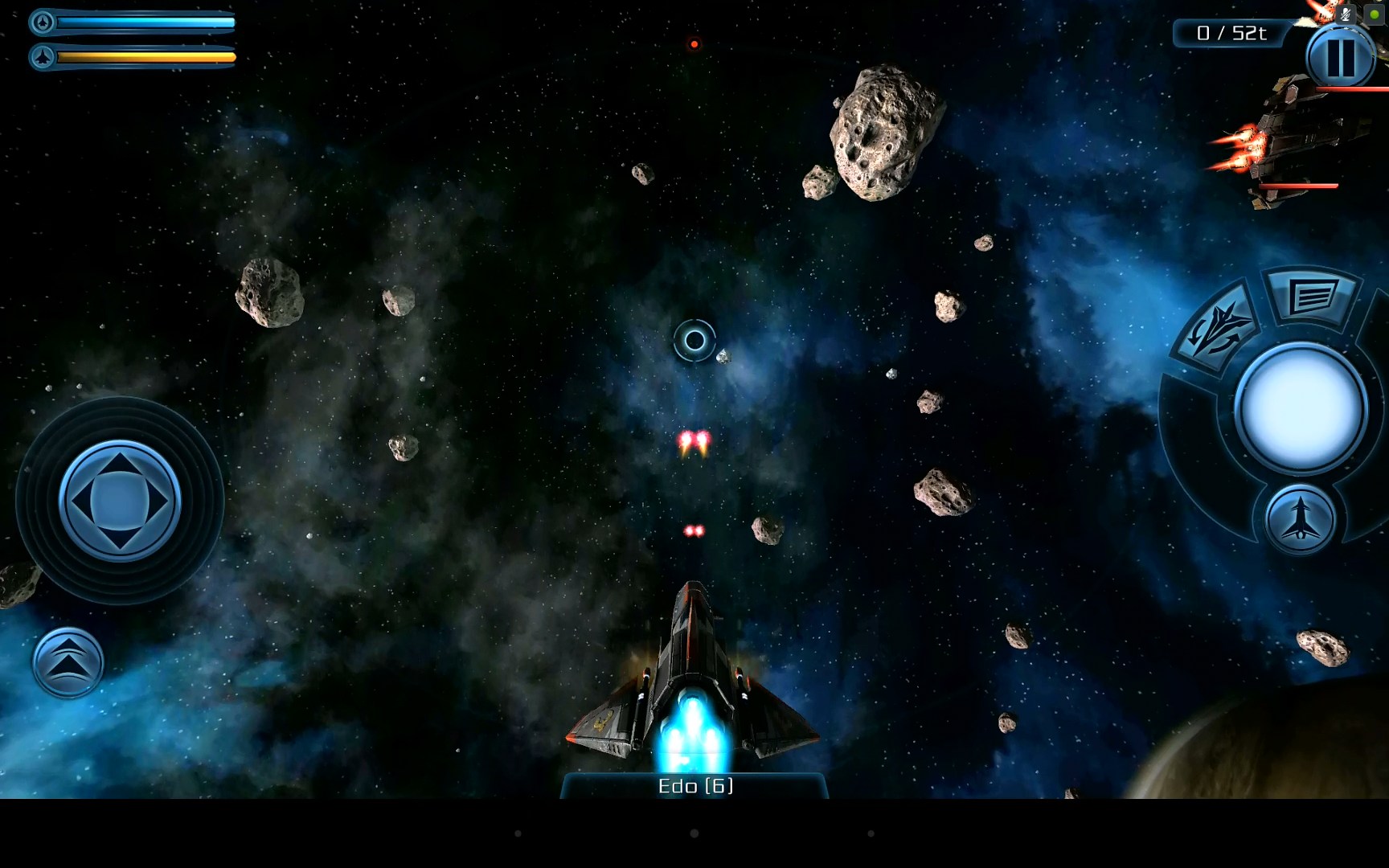This screenshot has width=1389, height=868.
Task: Tap the green recording indicator in the corner
Action: pos(1372,14)
